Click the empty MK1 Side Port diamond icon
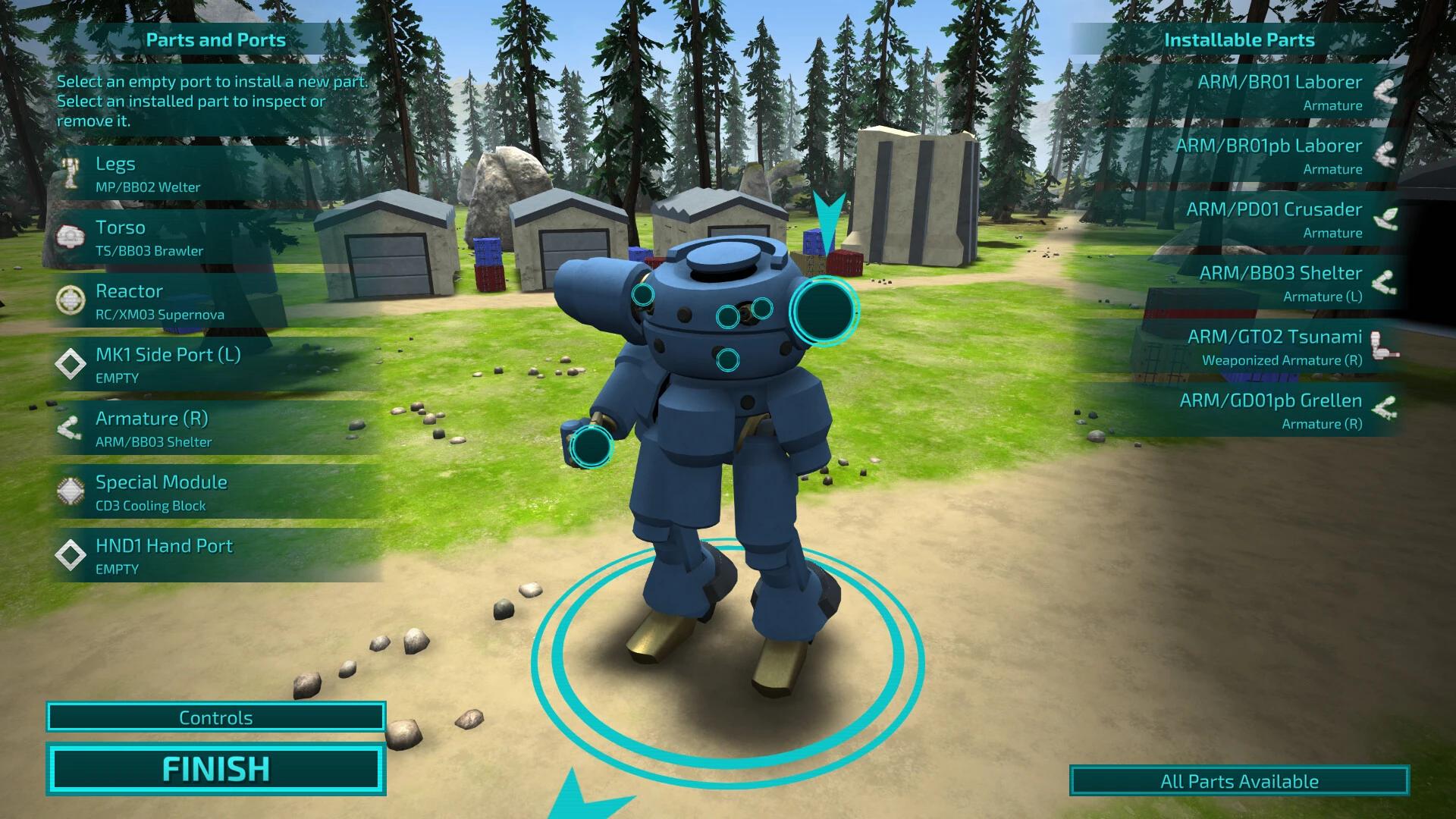The height and width of the screenshot is (819, 1456). point(72,364)
